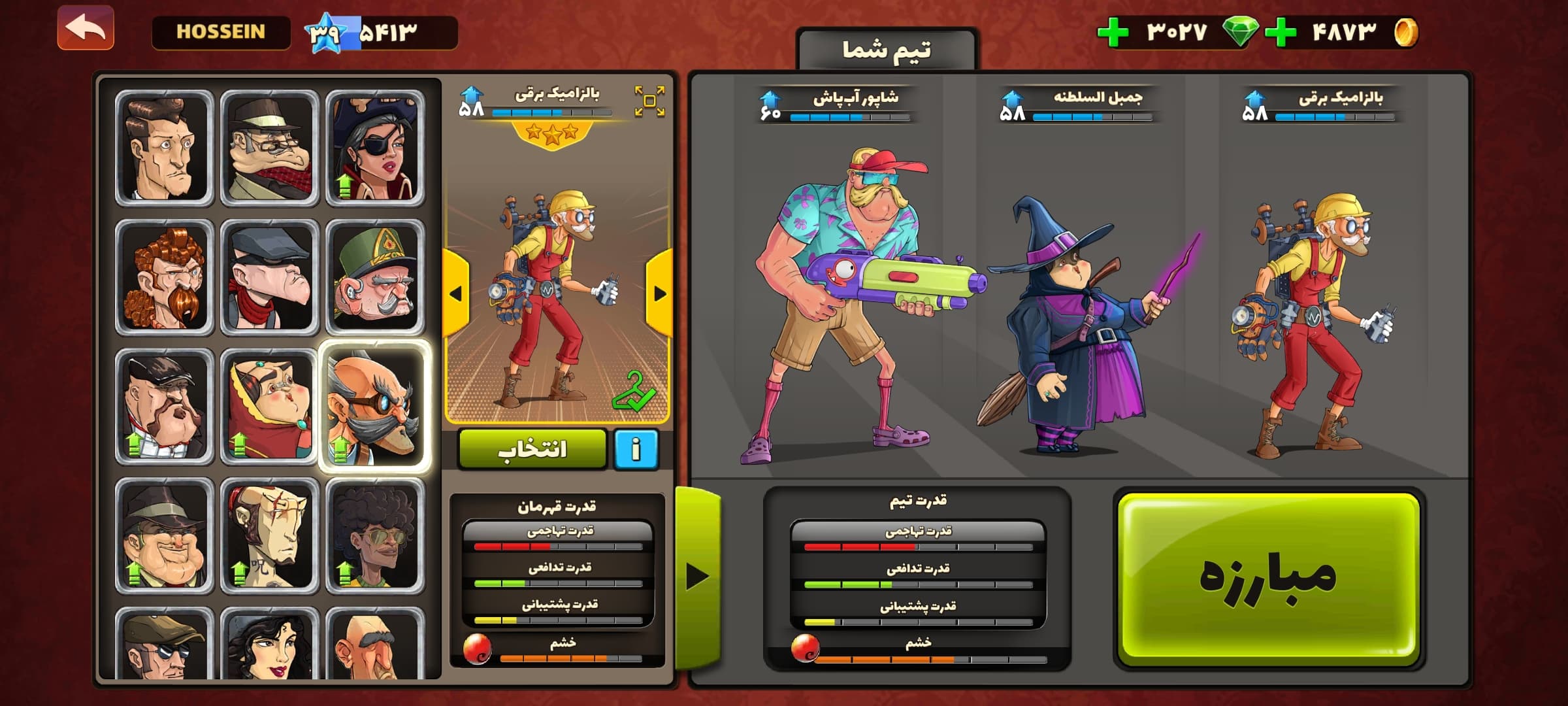Add gems with the green plus beside the emerald
Image resolution: width=1568 pixels, height=706 pixels.
[x=1113, y=32]
